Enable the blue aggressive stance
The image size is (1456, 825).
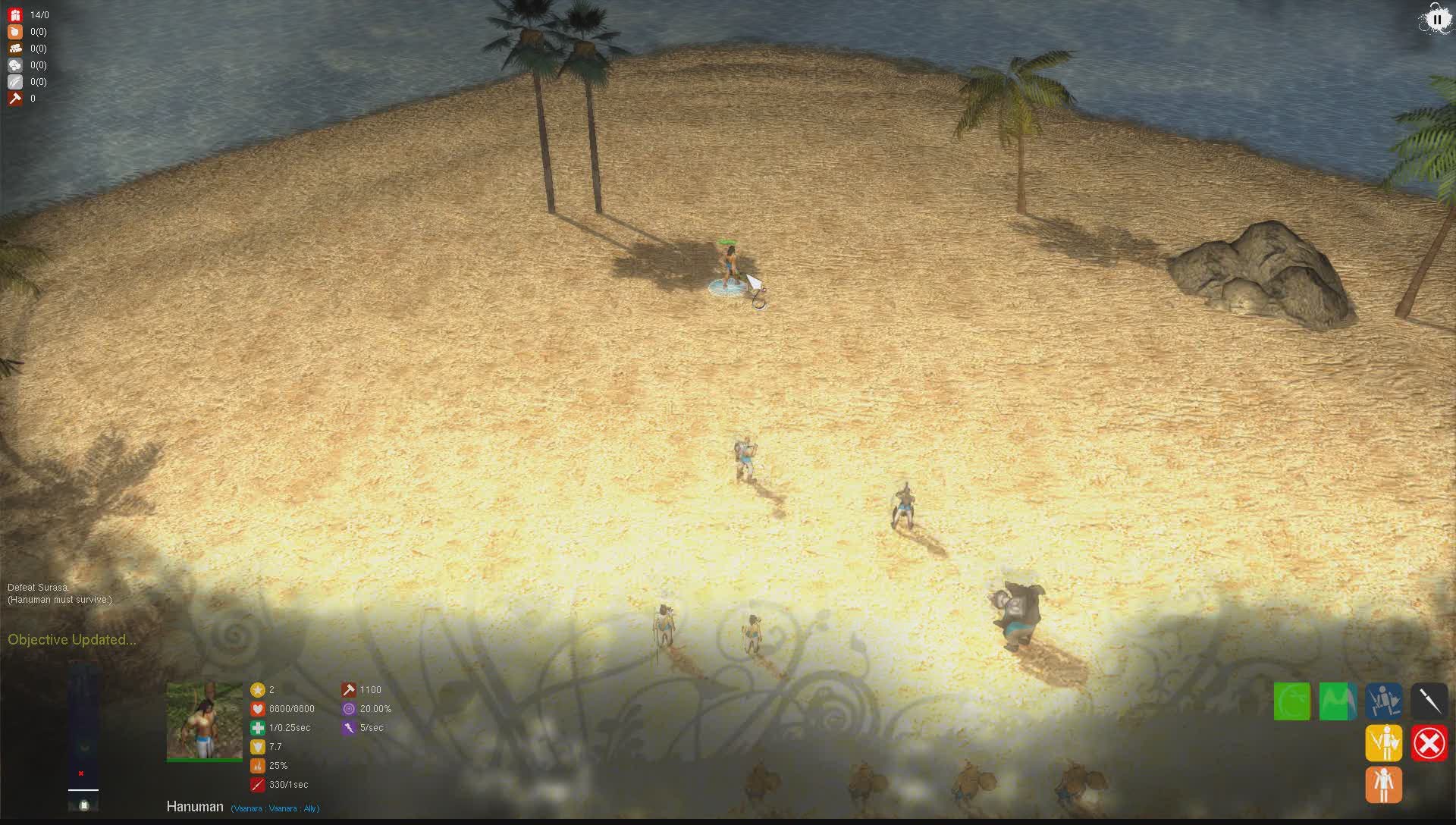pos(1383,701)
